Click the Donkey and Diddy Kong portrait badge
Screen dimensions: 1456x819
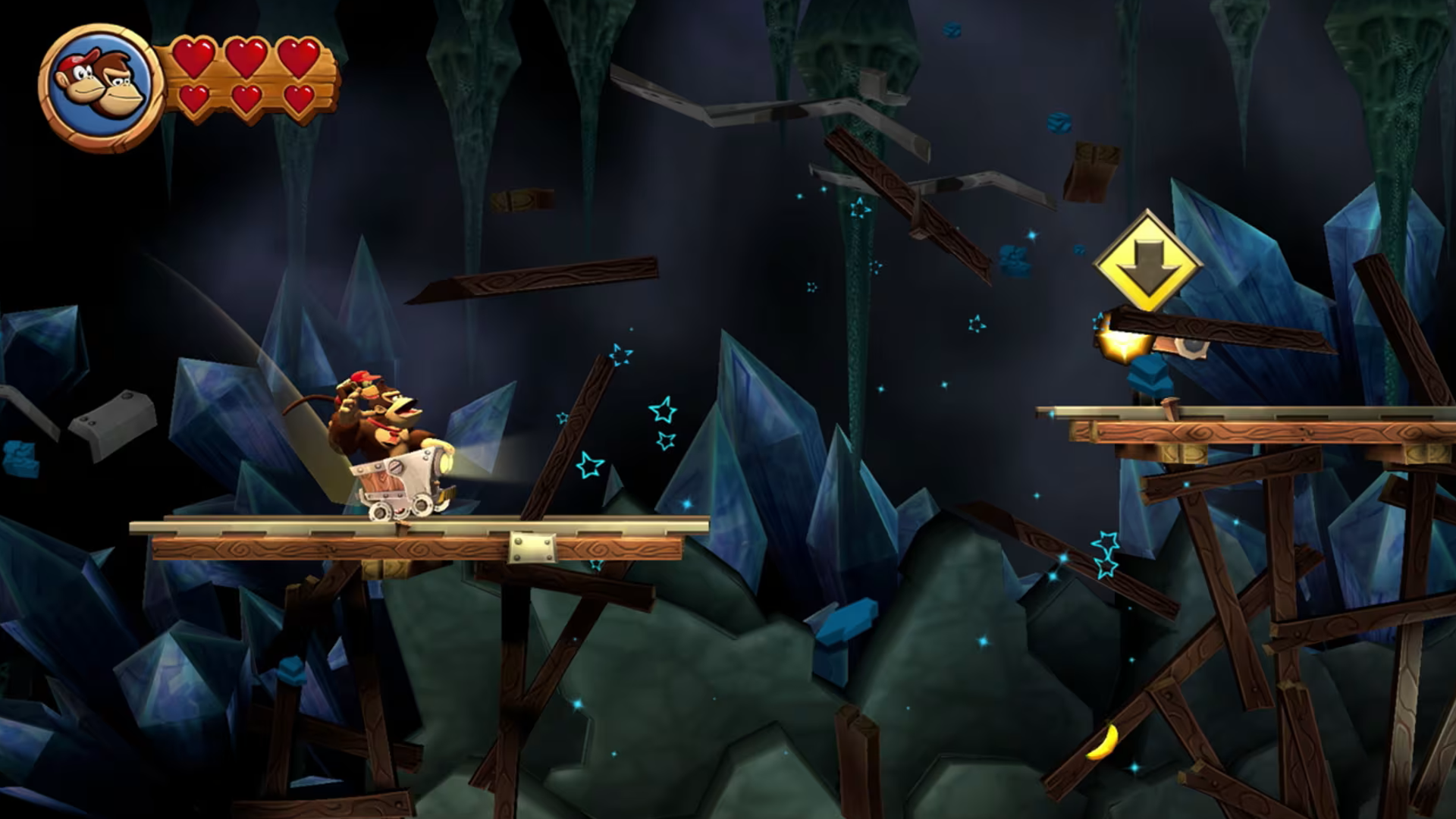100,86
